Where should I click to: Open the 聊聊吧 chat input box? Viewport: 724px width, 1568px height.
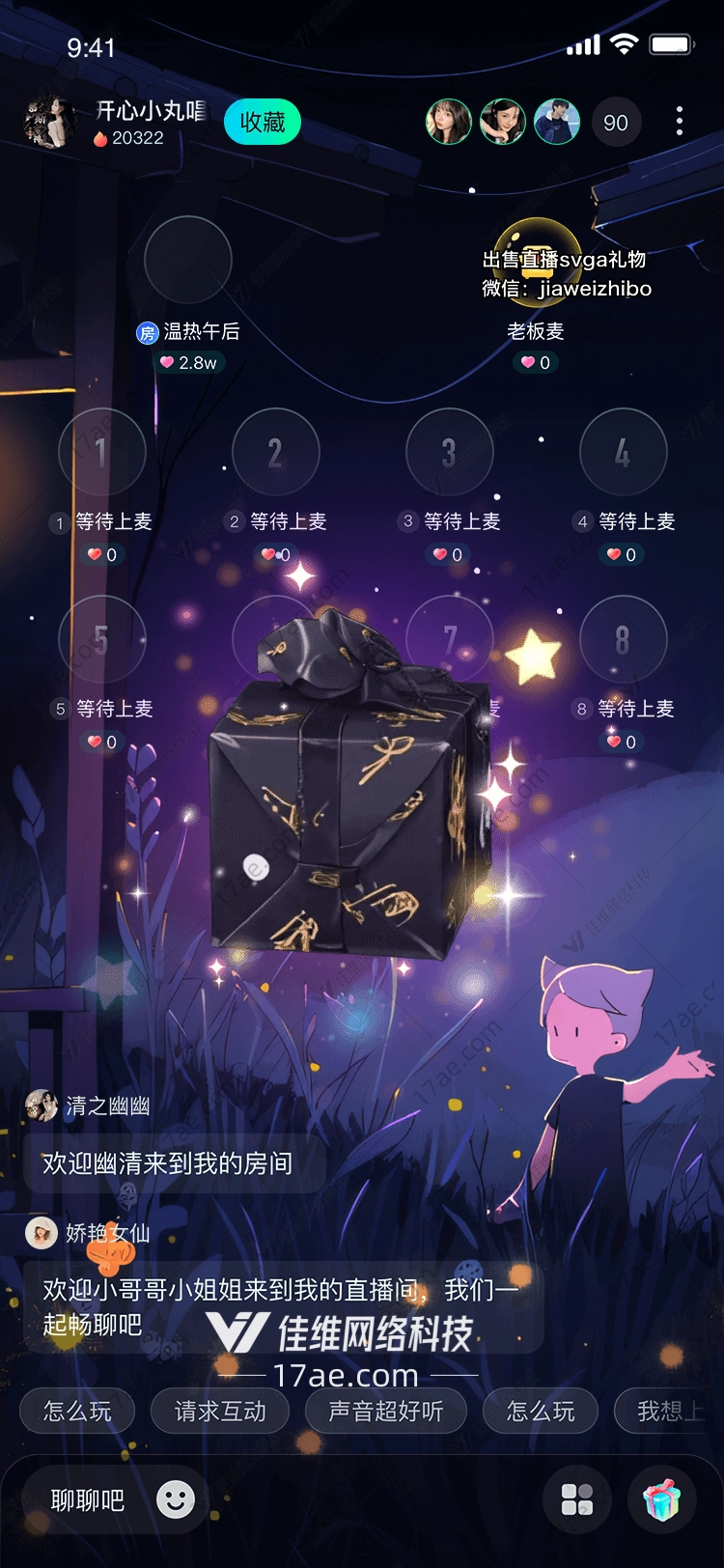(x=88, y=1499)
